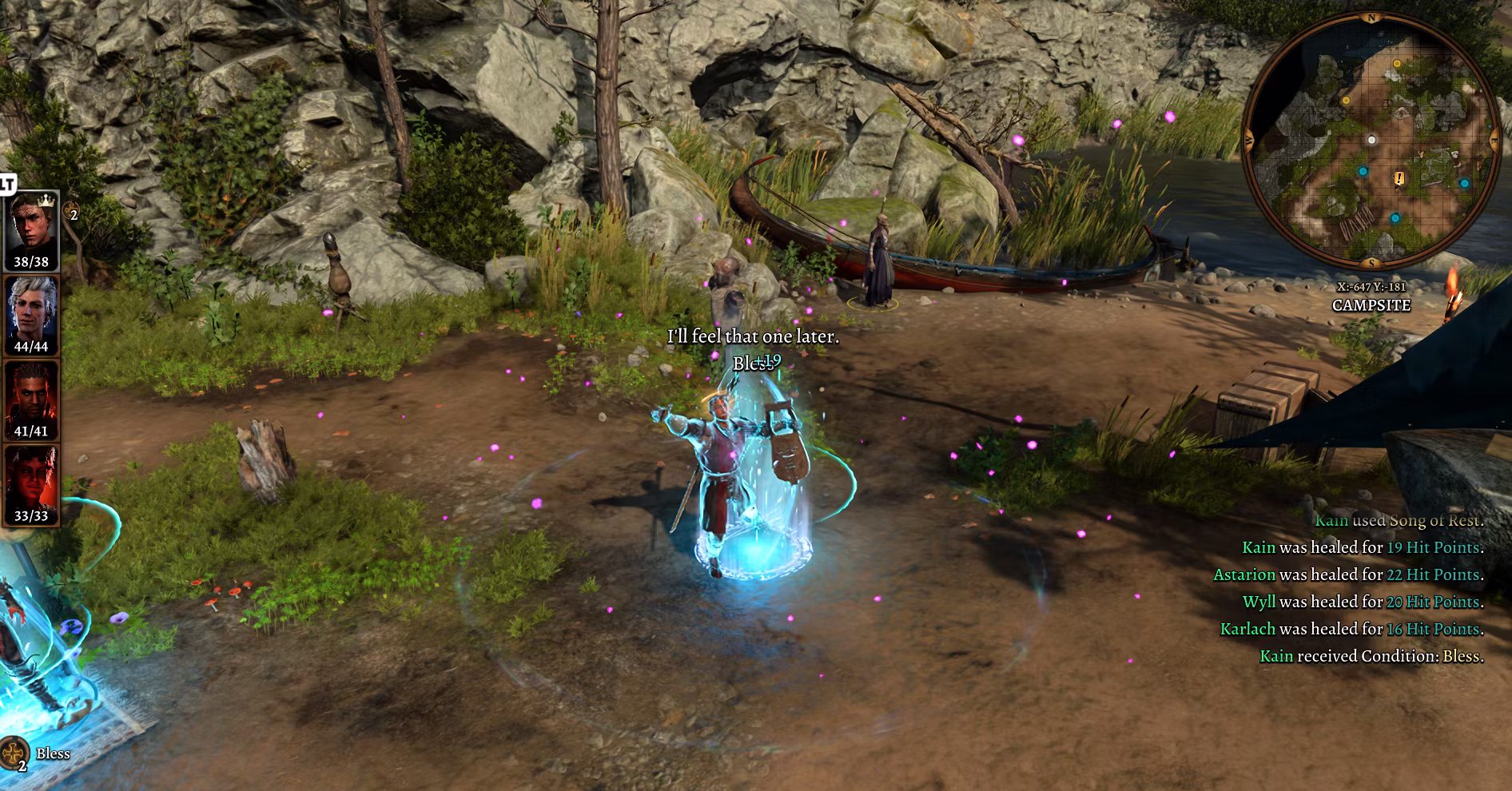Inspect the Bless condition icon

[14, 754]
